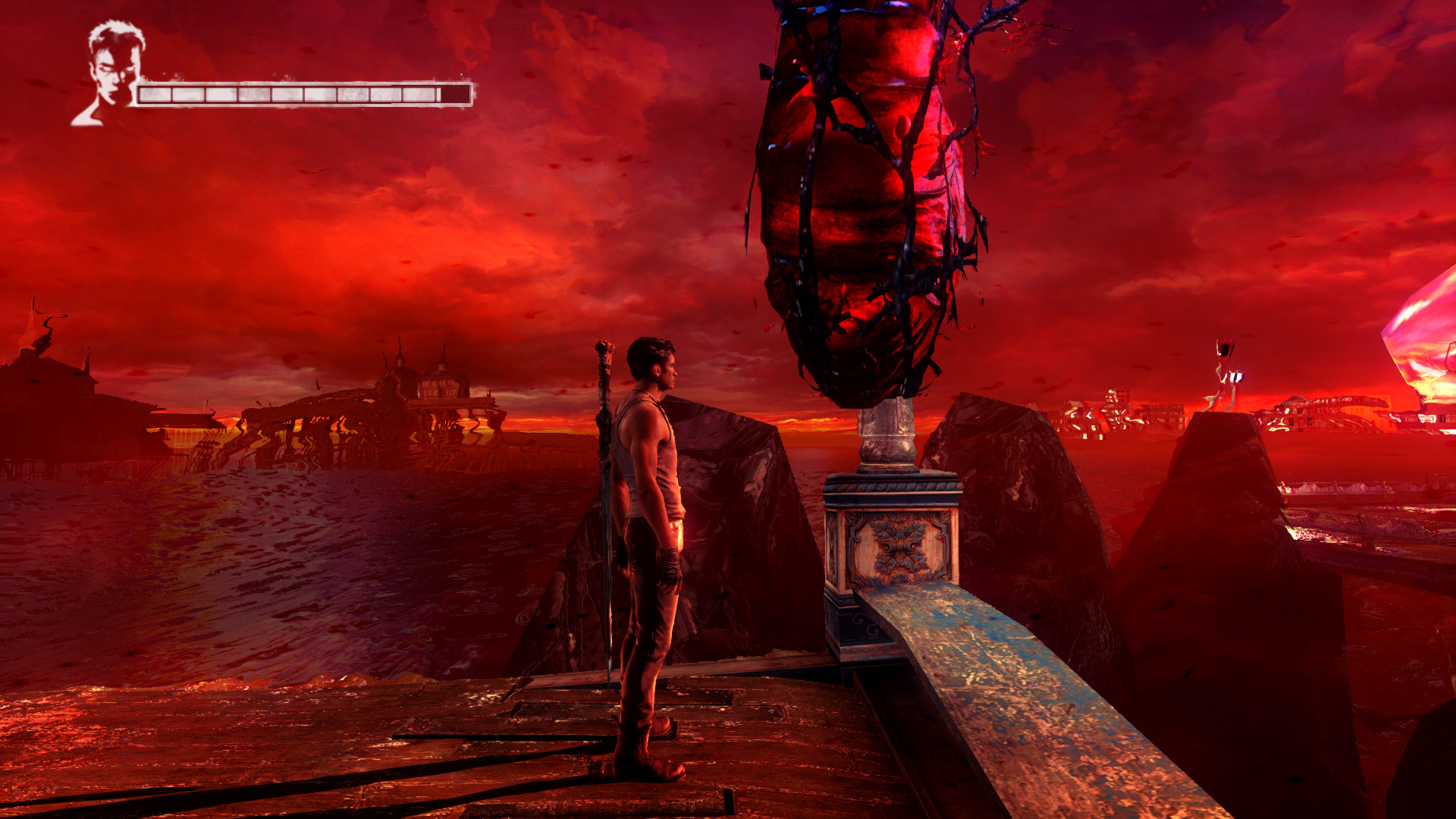Click Dante's portrait icon

coord(111,72)
